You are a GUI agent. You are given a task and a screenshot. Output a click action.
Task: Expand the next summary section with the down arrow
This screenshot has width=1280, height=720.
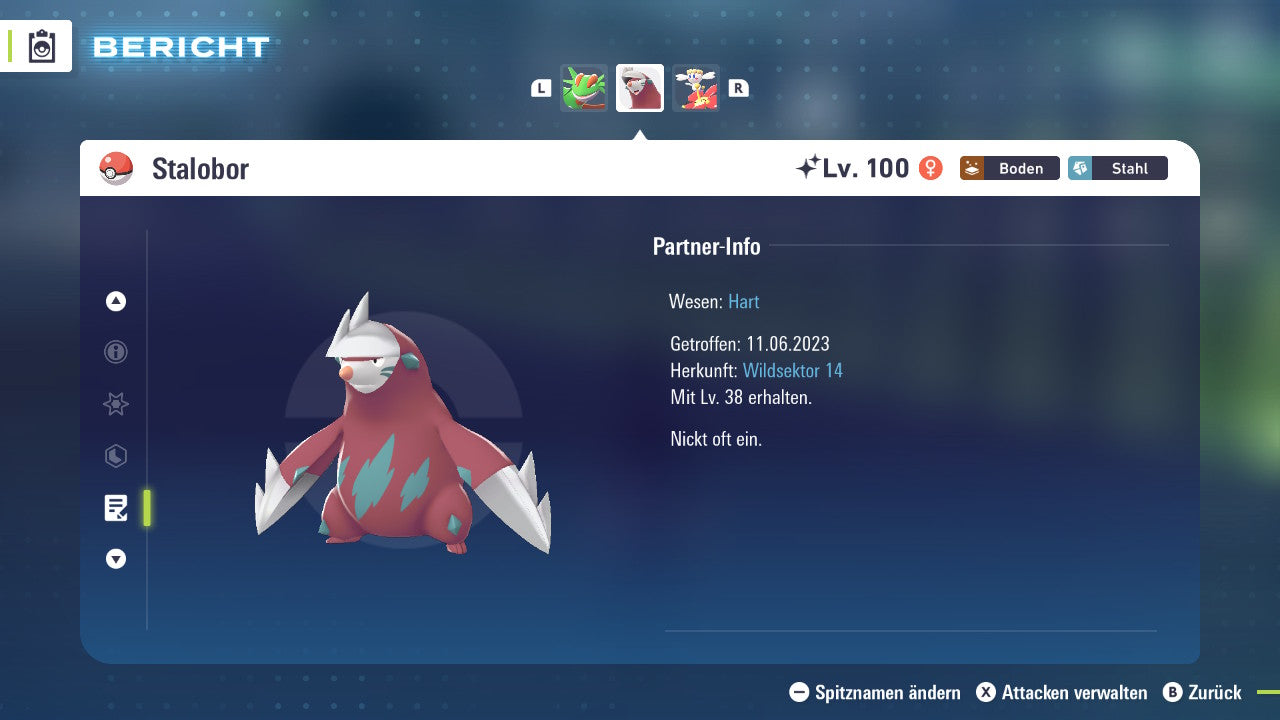click(115, 559)
